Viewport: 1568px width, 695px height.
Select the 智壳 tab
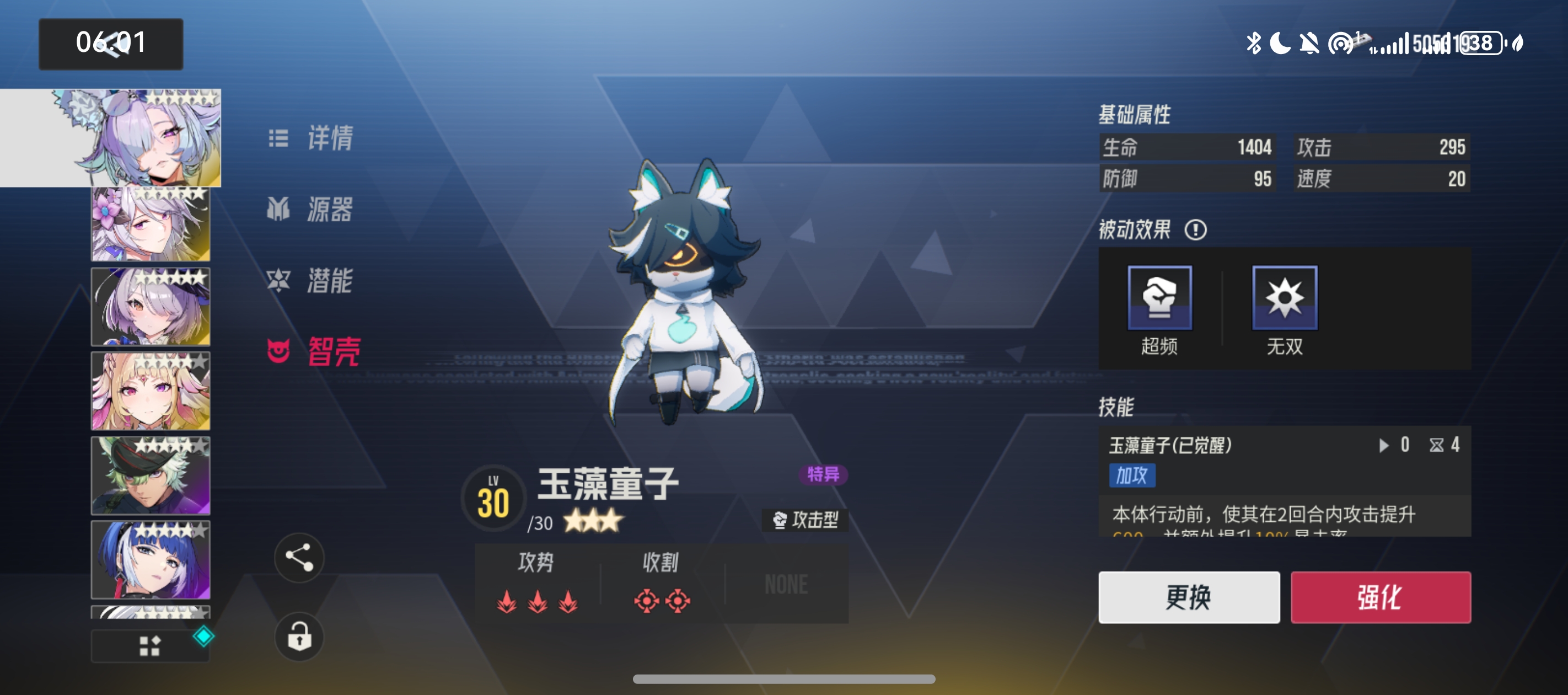pos(314,351)
